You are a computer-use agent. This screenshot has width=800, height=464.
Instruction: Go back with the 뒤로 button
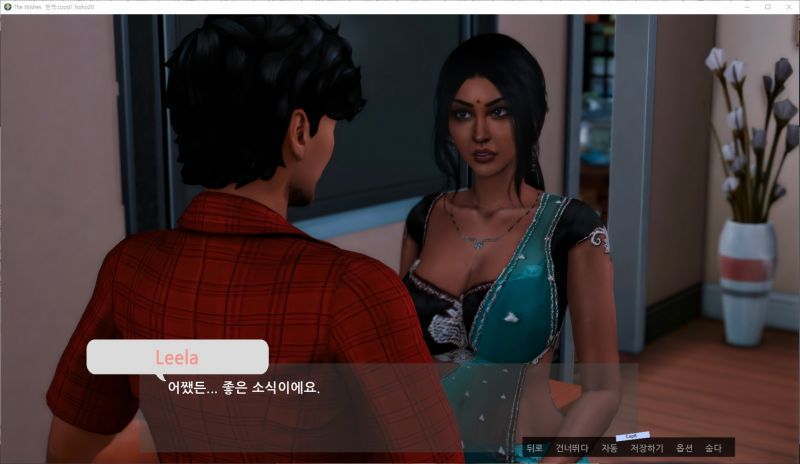point(534,449)
